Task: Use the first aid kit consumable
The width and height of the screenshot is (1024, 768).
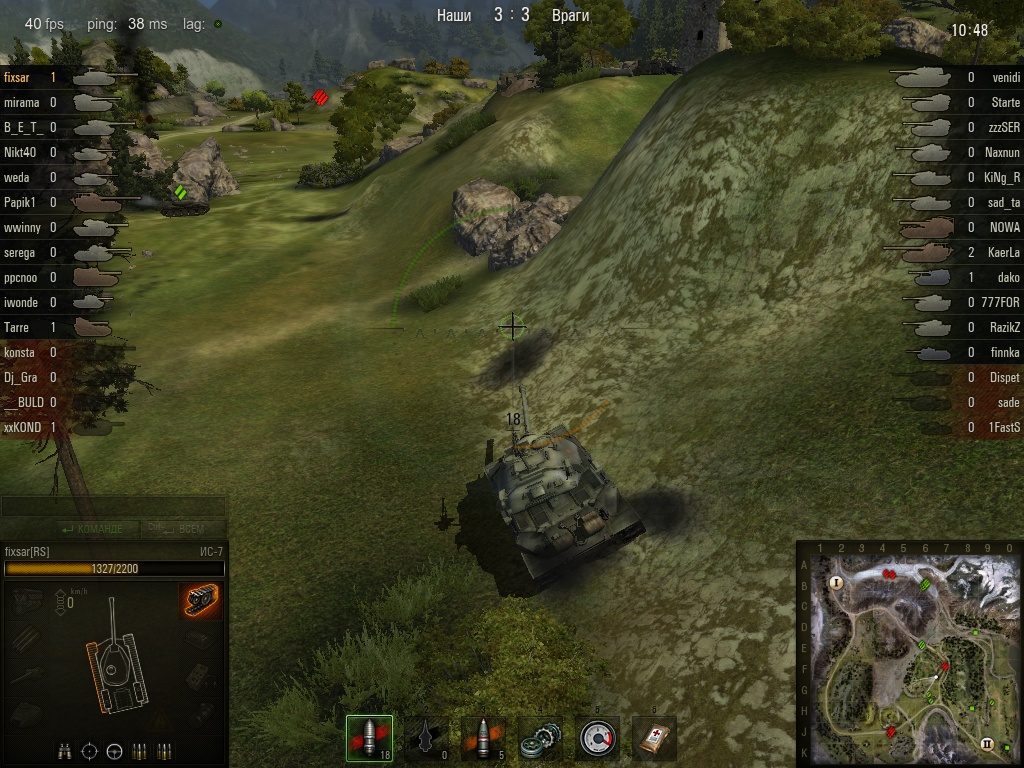Action: click(654, 739)
